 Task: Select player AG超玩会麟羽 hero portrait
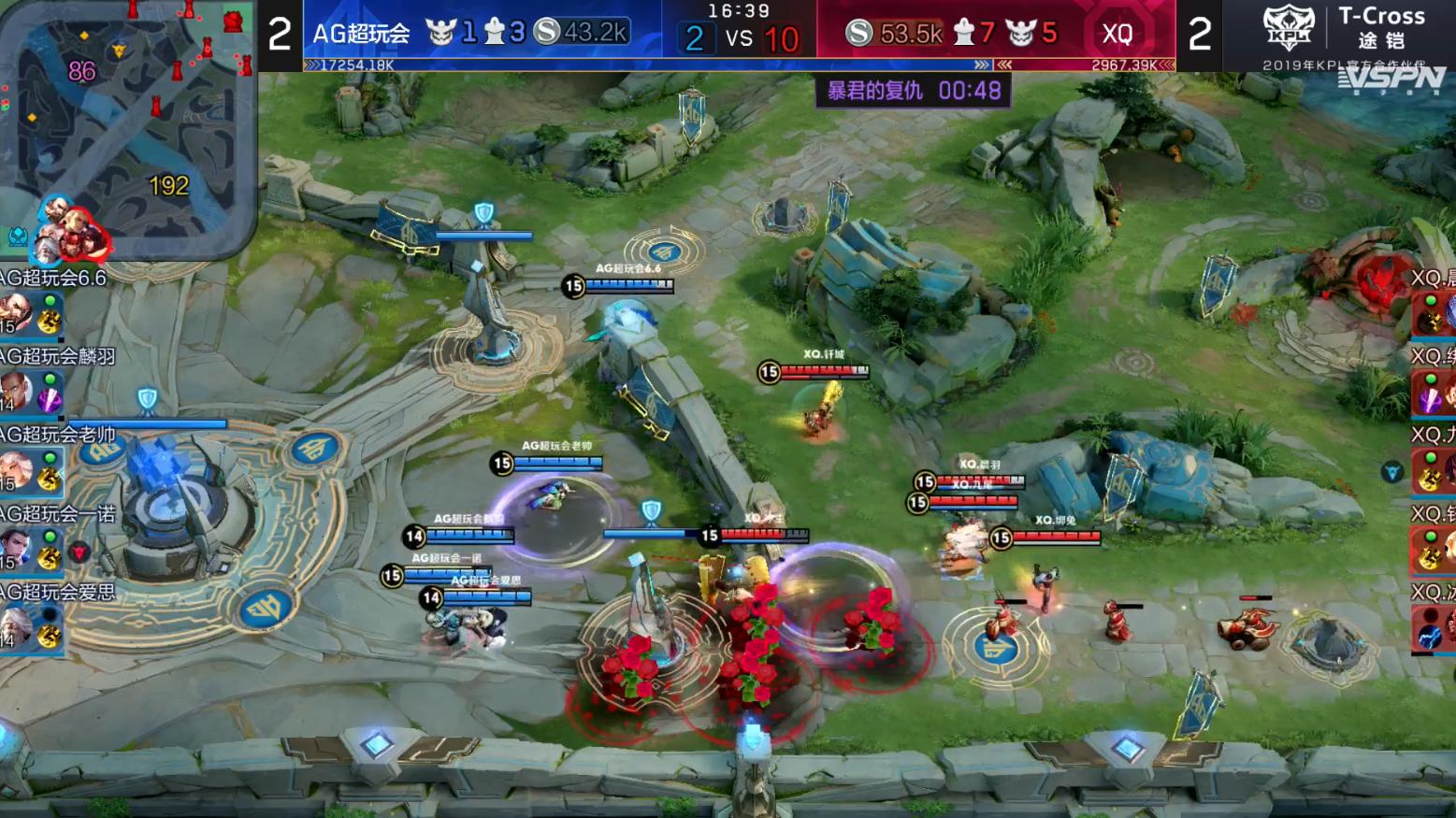point(15,391)
